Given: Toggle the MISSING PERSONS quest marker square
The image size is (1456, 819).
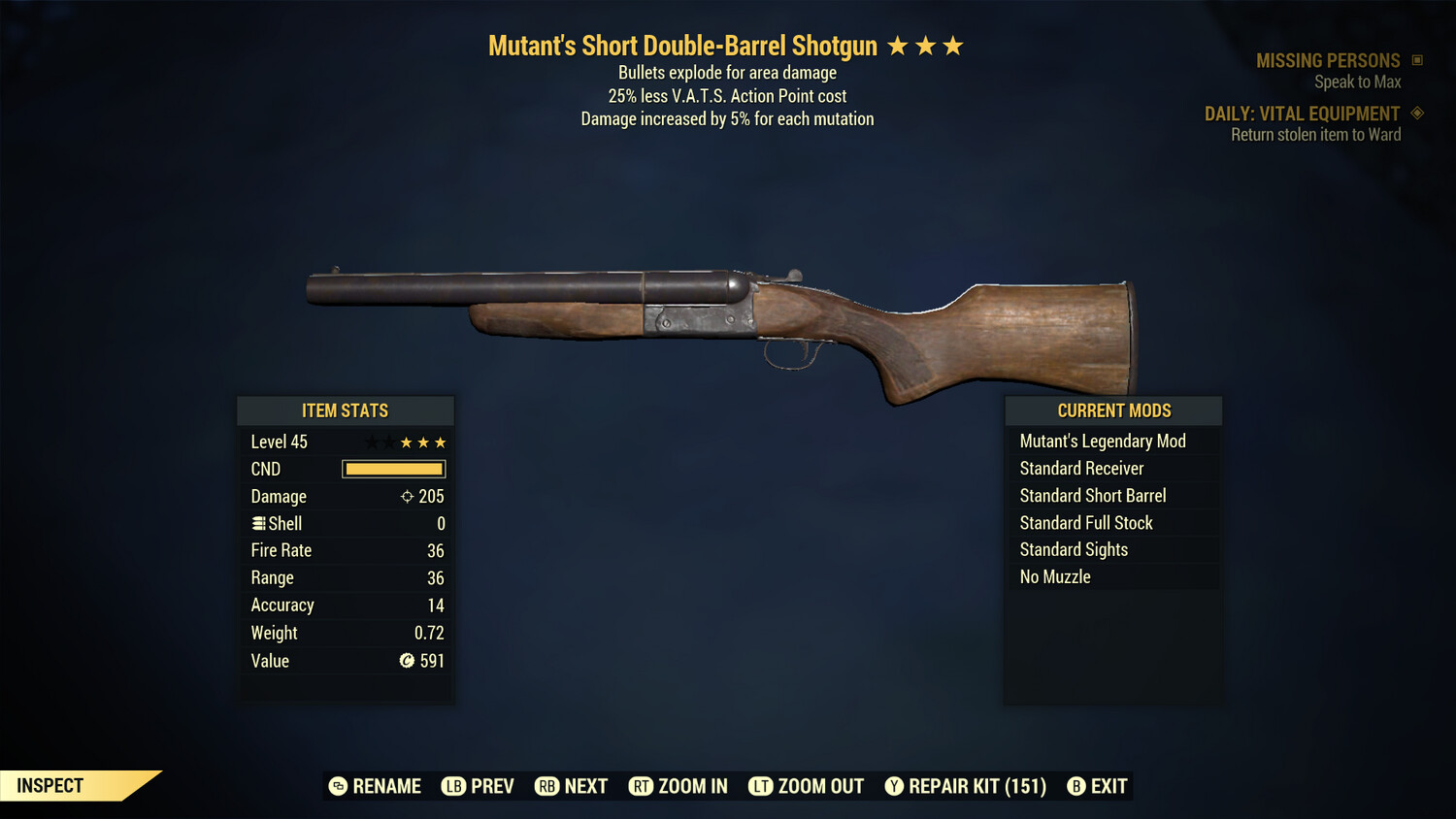Looking at the screenshot, I should 1415,59.
